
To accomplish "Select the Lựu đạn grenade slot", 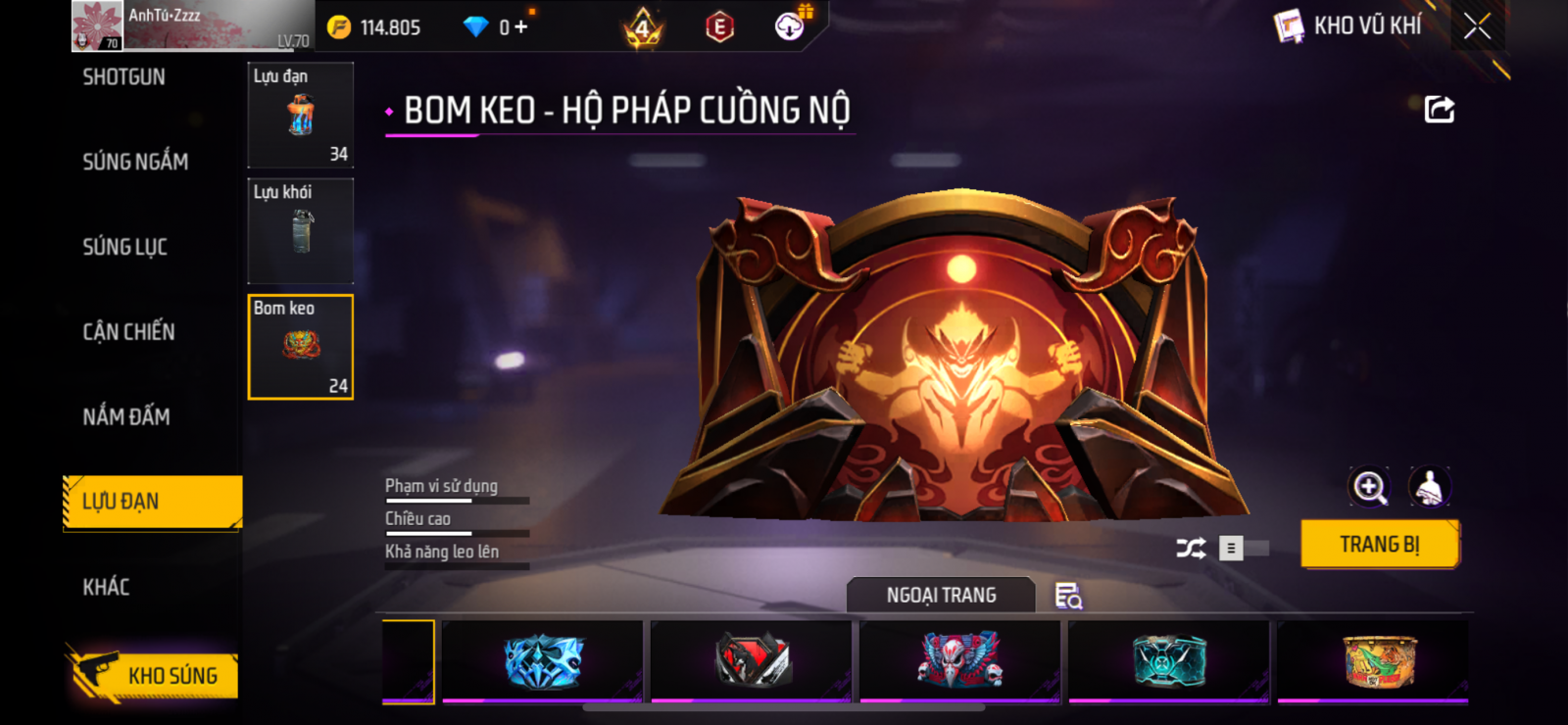I will point(300,116).
